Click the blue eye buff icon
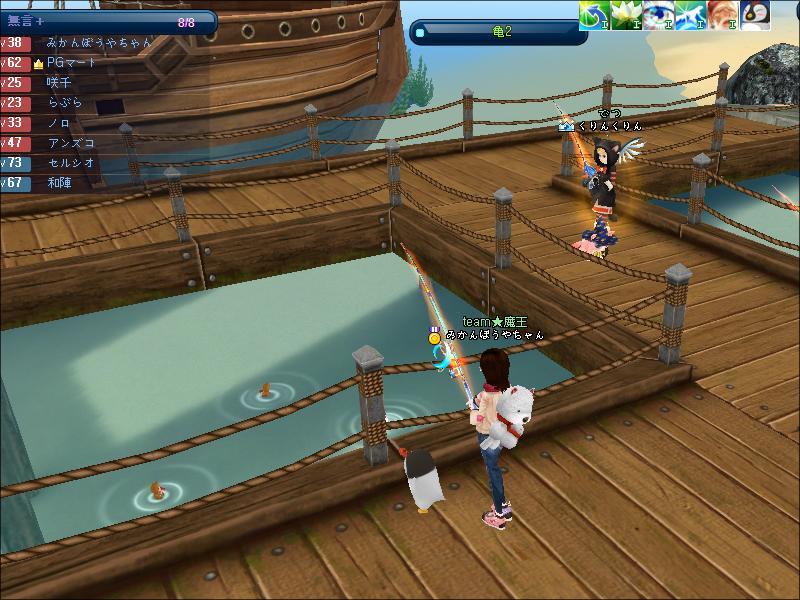Screen dimensions: 800x600 pos(658,15)
